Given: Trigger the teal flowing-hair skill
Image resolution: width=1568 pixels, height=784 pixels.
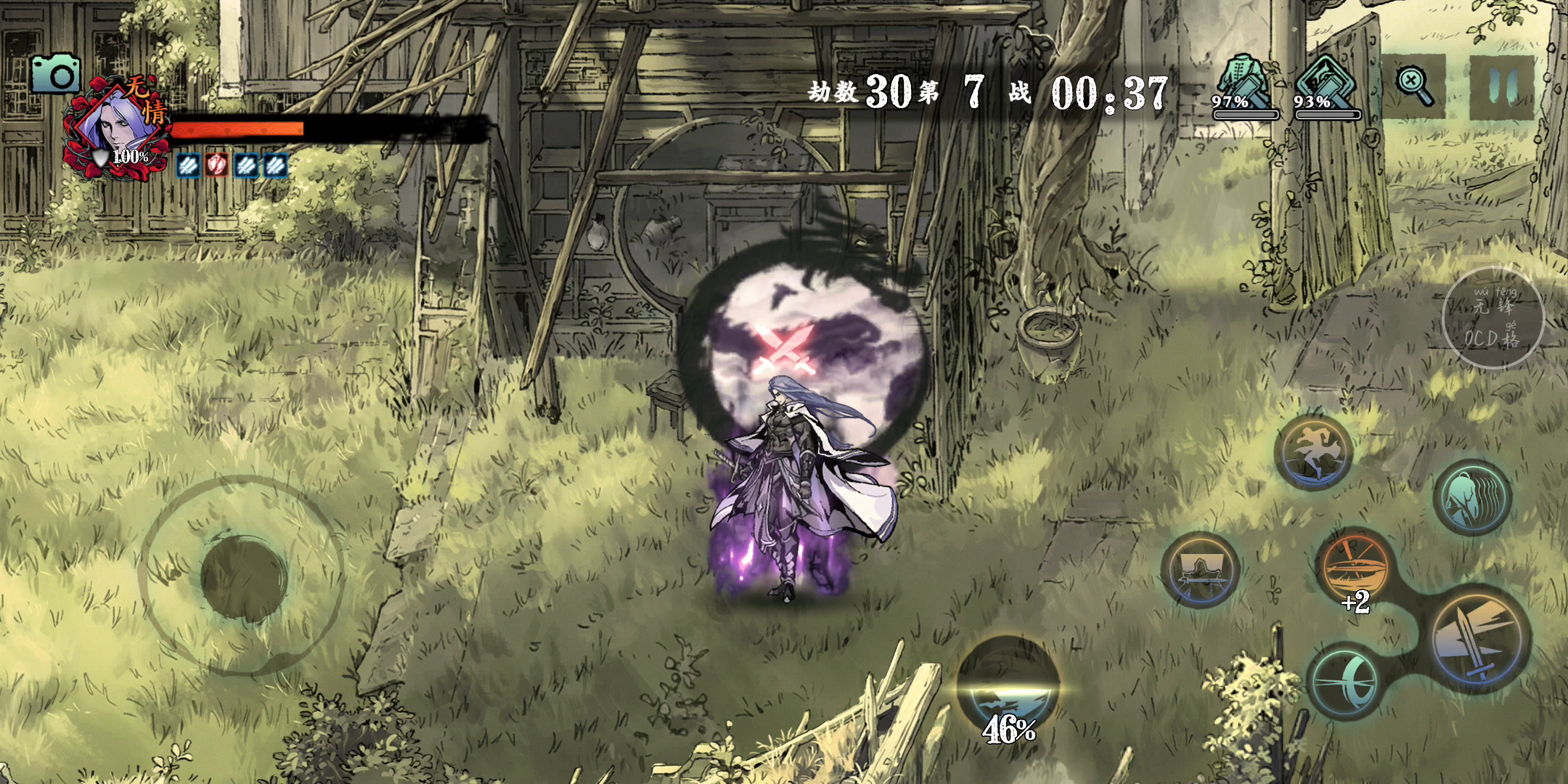Looking at the screenshot, I should coord(1473,498).
